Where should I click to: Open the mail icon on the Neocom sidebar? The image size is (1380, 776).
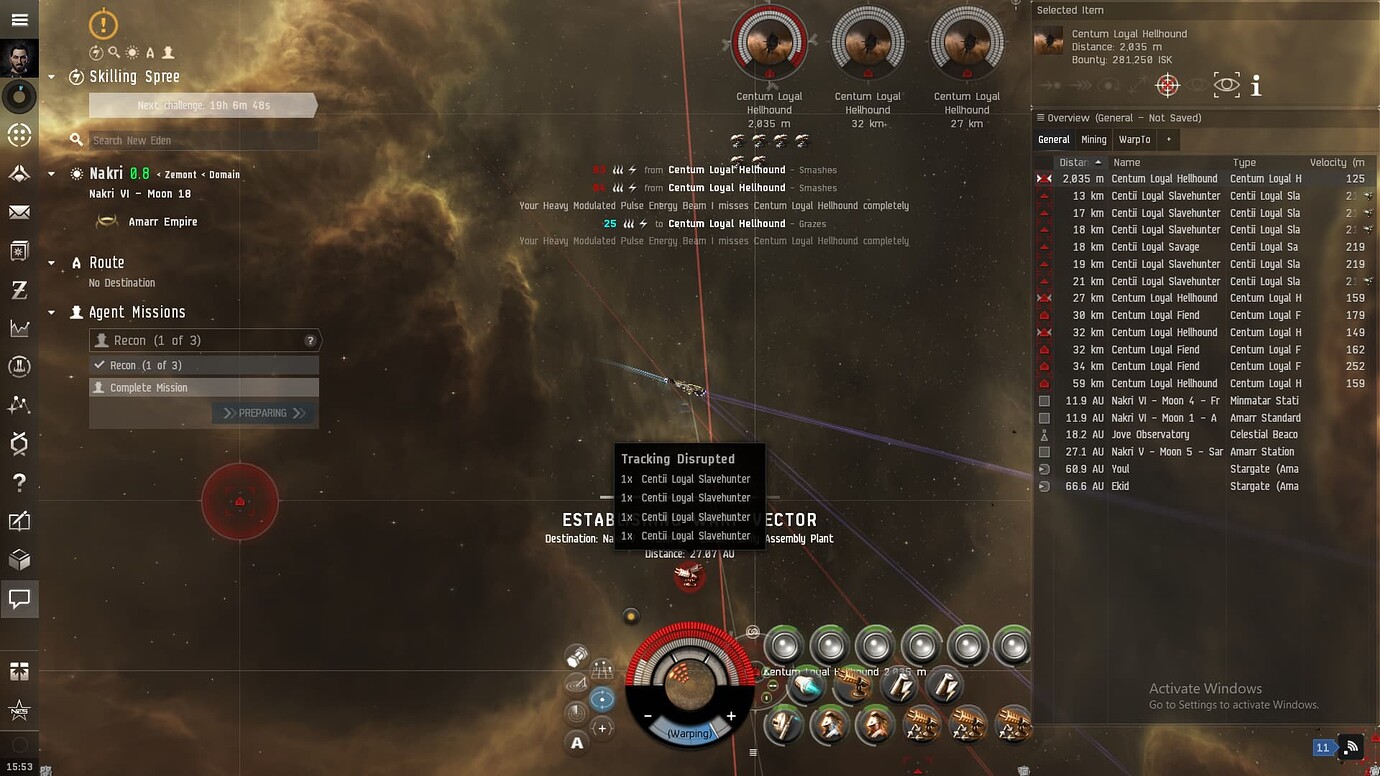(x=20, y=212)
